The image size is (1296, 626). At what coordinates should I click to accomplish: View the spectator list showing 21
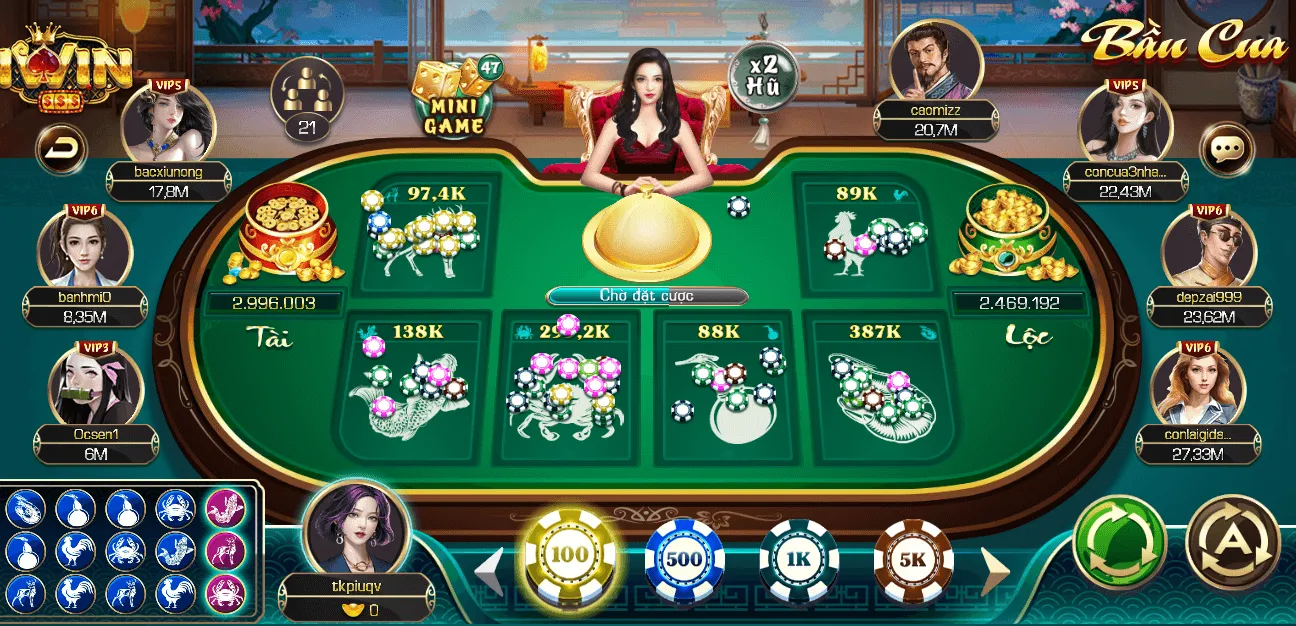pyautogui.click(x=307, y=98)
